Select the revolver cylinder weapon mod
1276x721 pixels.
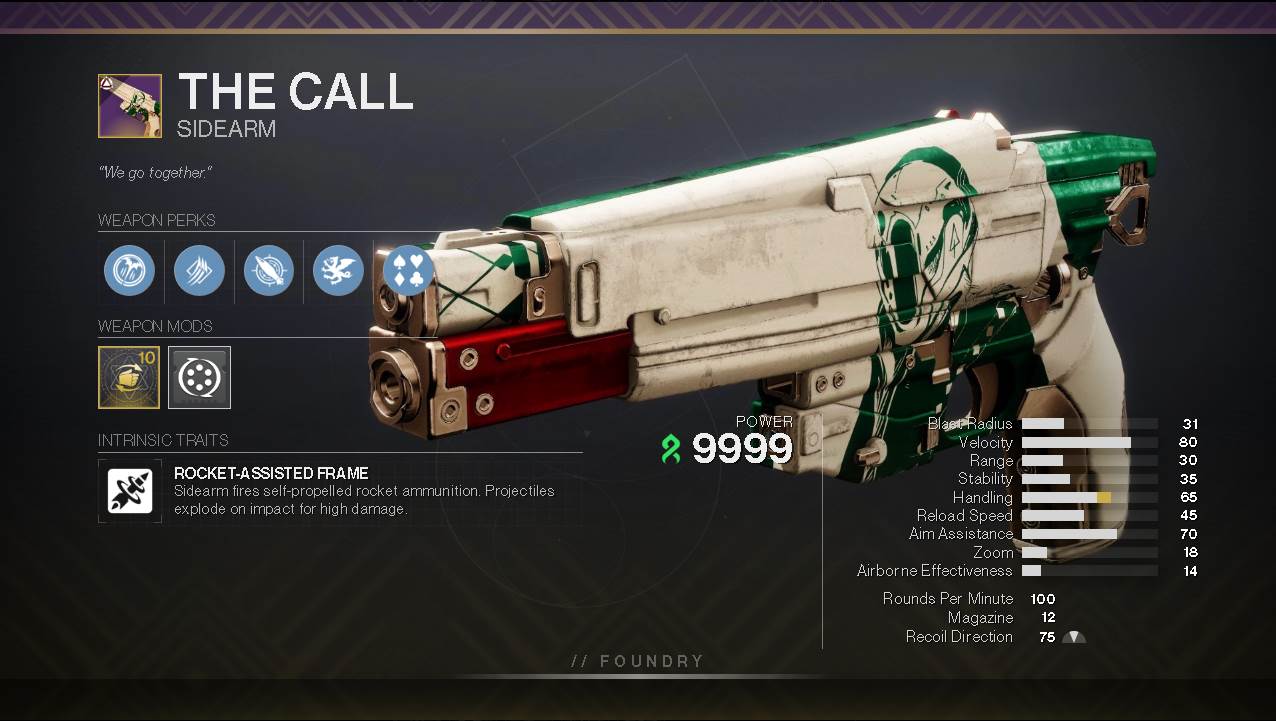pyautogui.click(x=199, y=377)
